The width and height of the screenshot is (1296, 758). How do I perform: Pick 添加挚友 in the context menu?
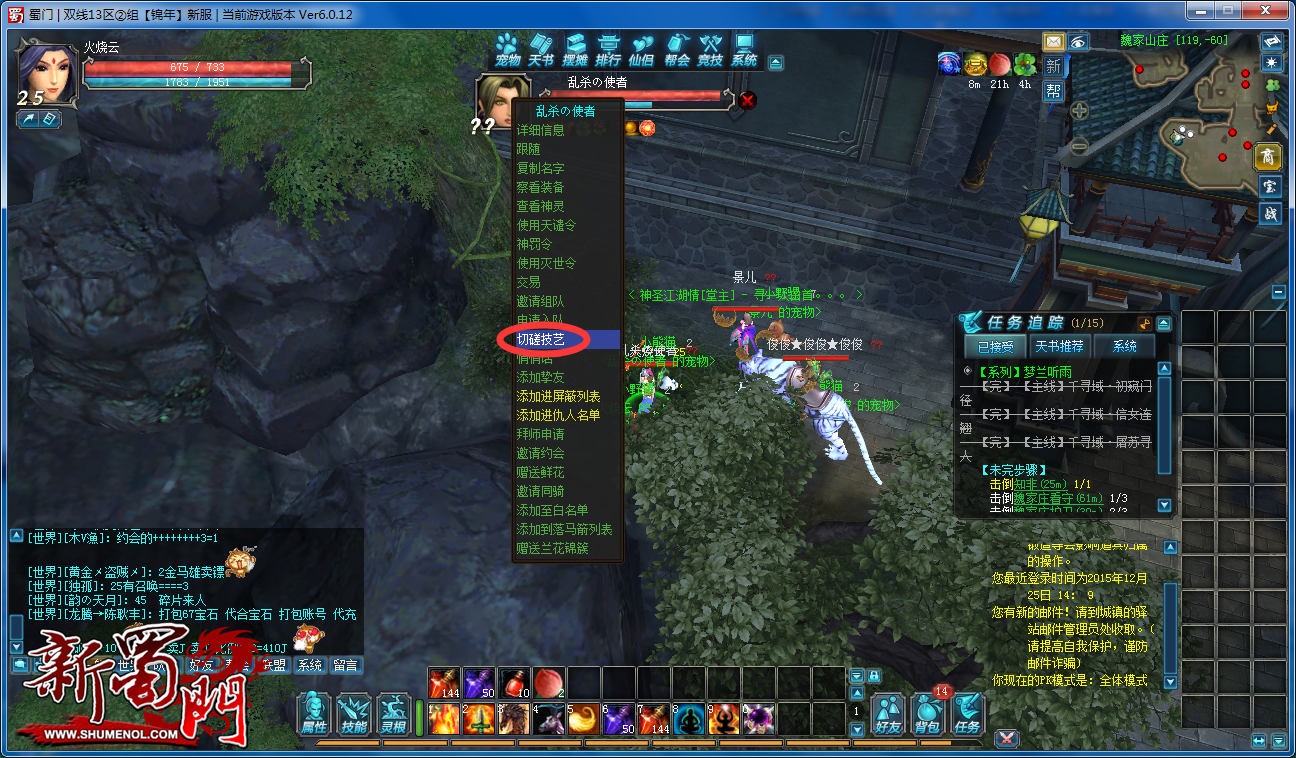(x=540, y=377)
